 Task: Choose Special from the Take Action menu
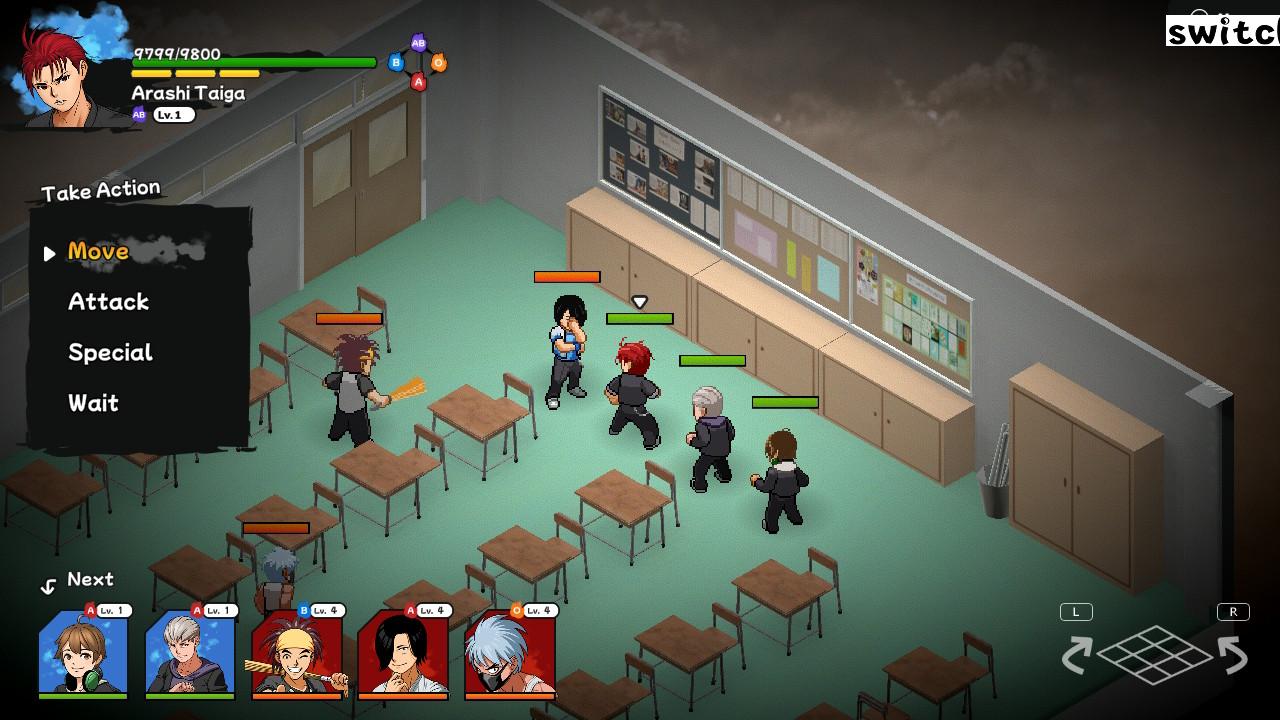click(x=110, y=352)
